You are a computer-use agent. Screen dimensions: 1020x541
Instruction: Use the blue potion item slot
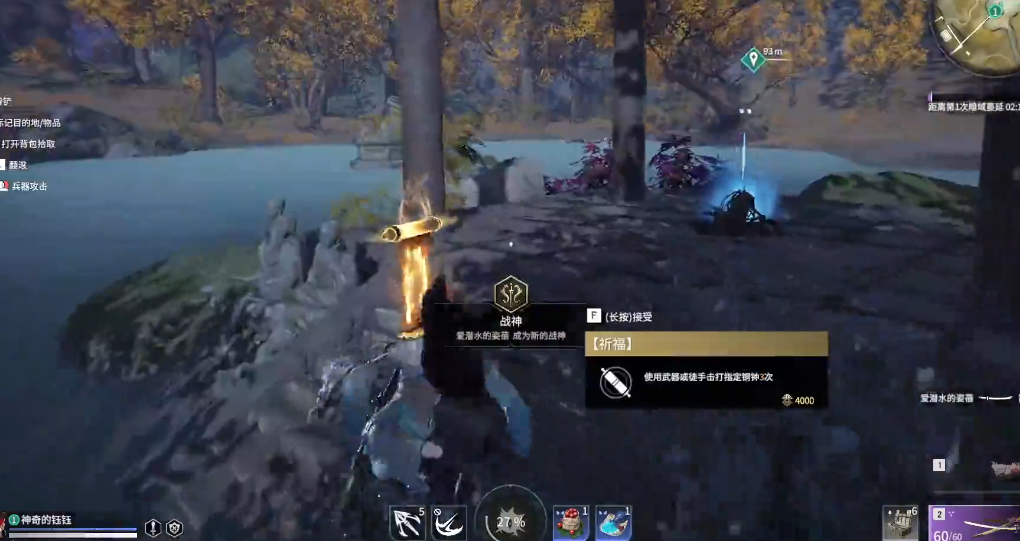[612, 522]
